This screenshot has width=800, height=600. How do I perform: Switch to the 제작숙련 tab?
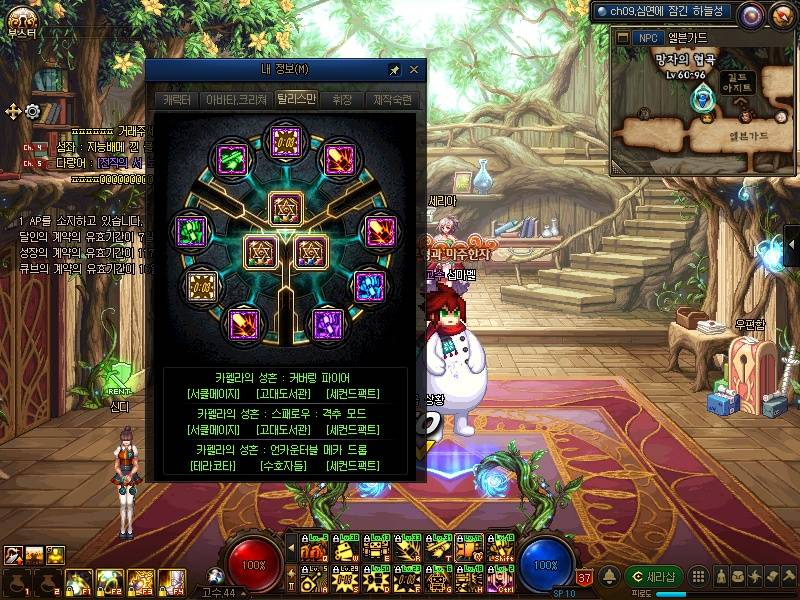click(x=392, y=100)
